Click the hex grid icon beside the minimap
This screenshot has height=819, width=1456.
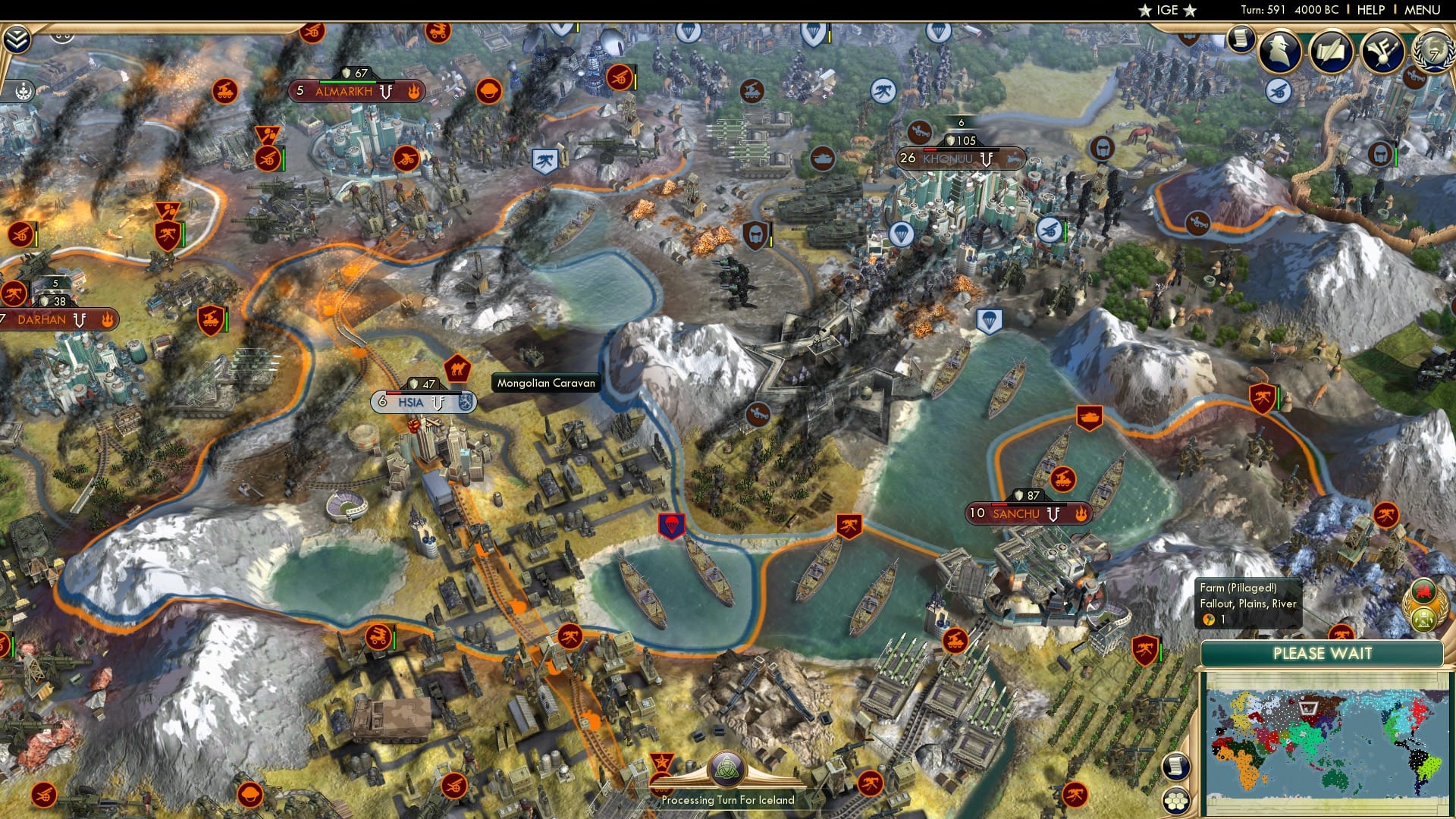(x=1175, y=801)
